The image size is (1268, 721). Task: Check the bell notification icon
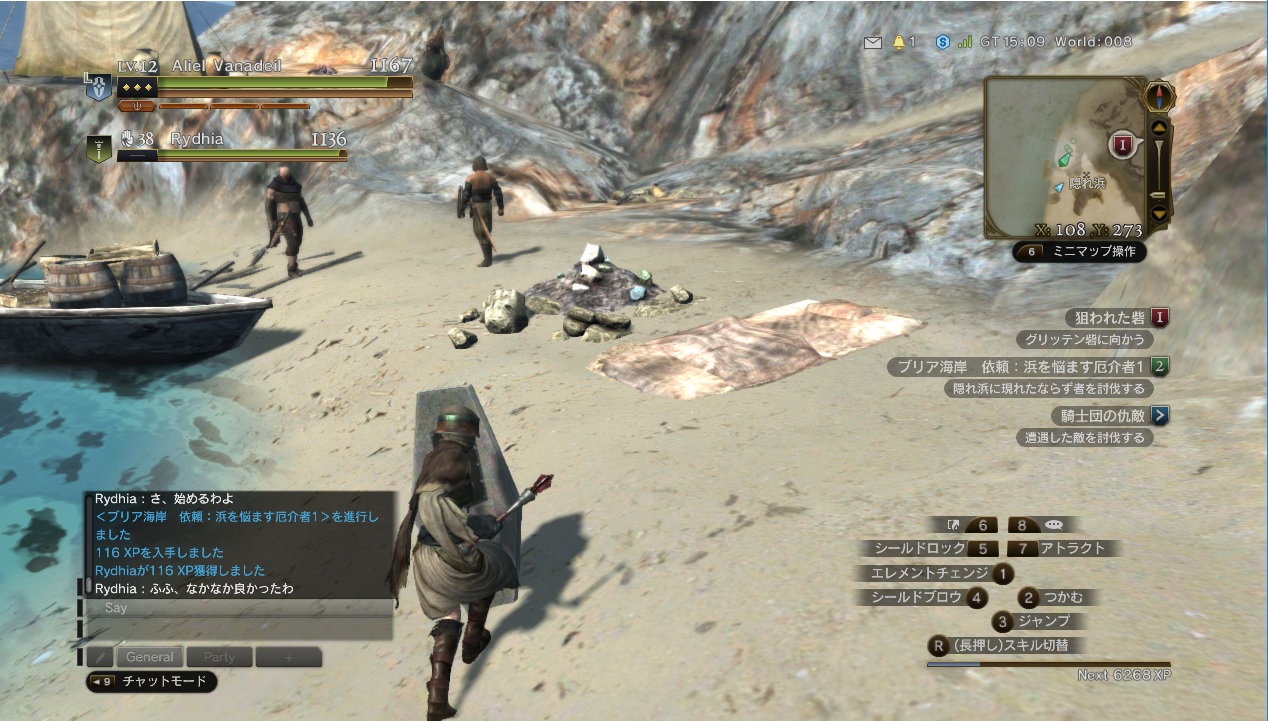tap(899, 42)
